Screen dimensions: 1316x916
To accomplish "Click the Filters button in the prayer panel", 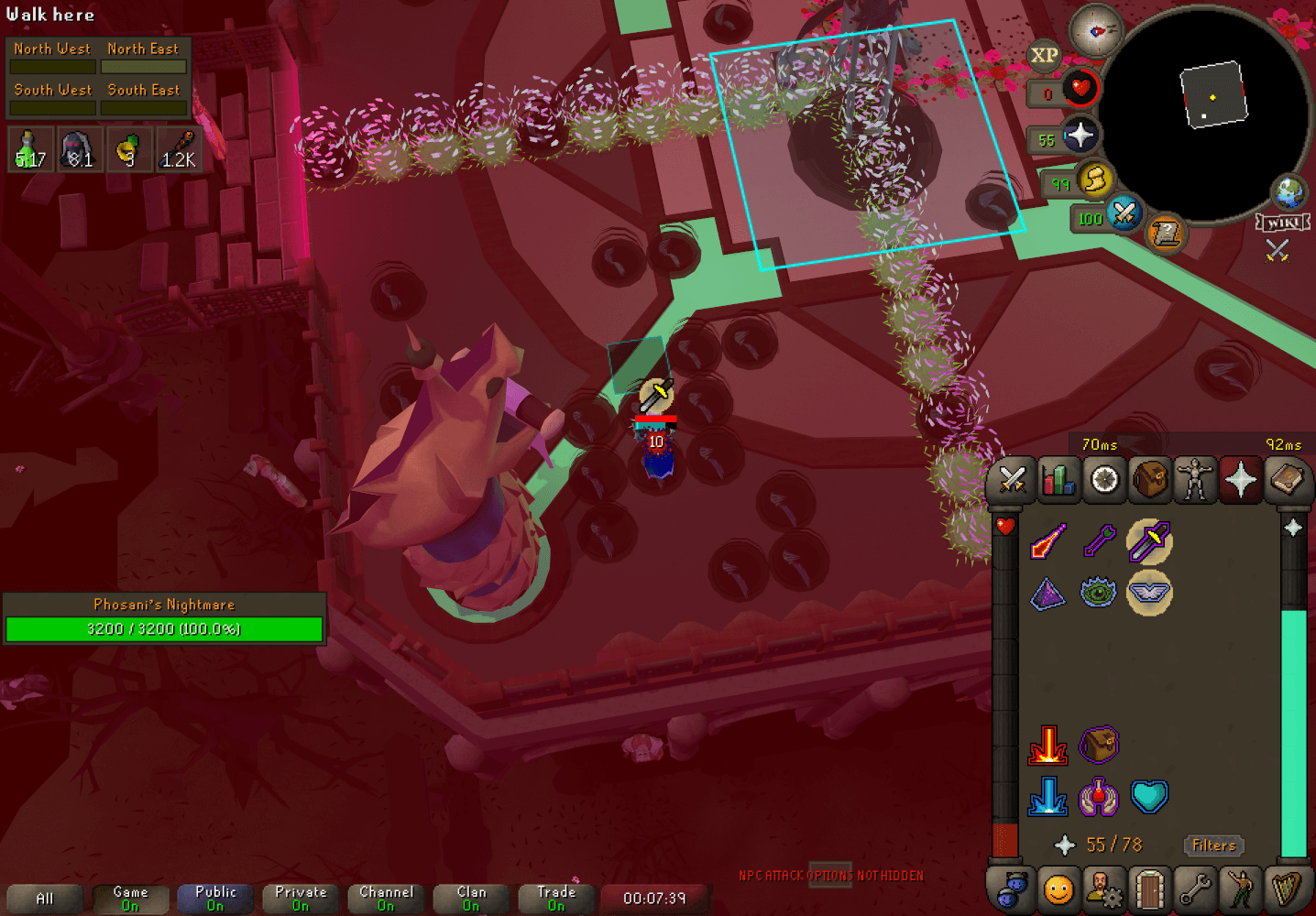I will [x=1214, y=845].
